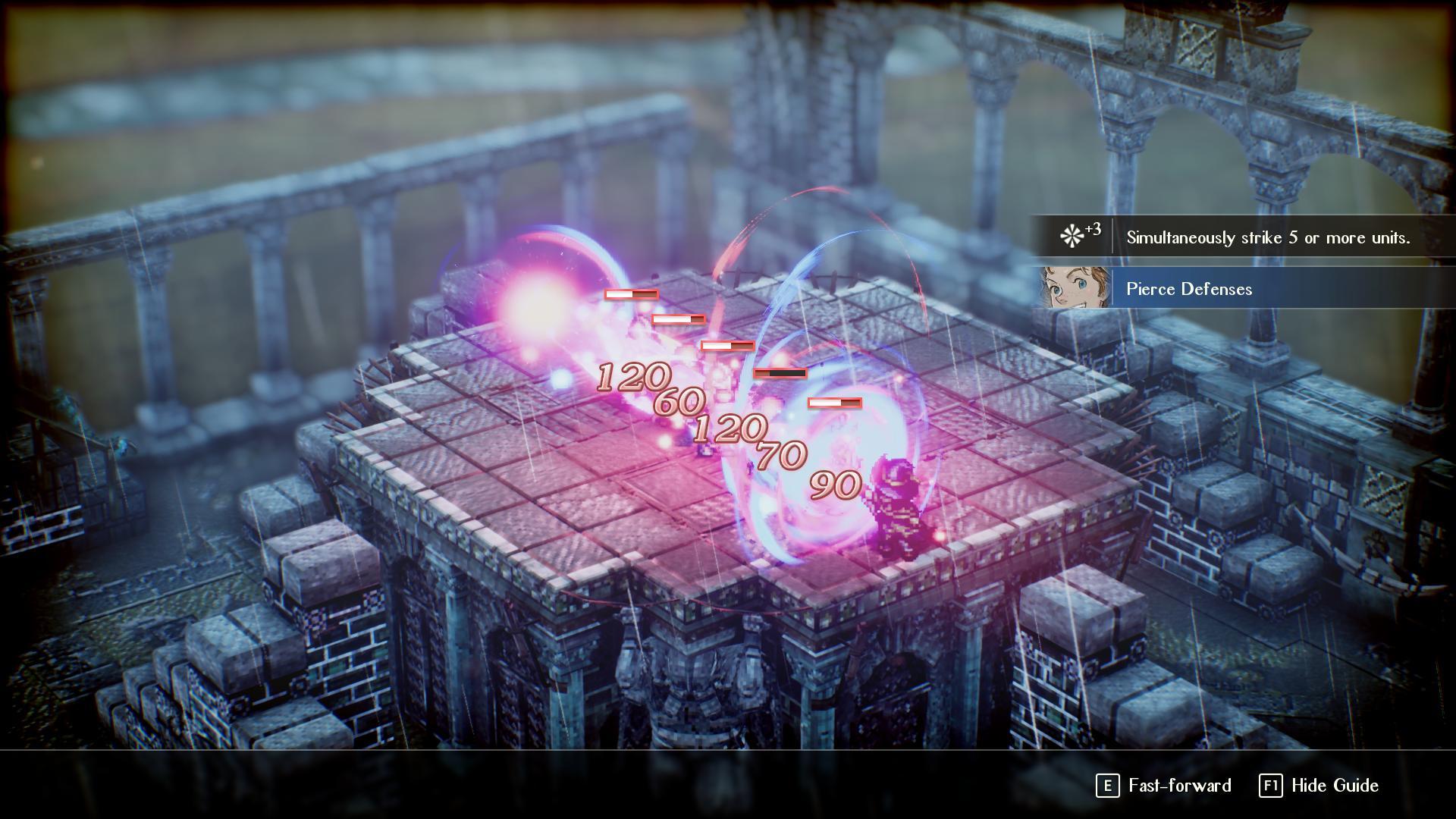Activate Fast-forward for the battle animation

tap(1165, 786)
